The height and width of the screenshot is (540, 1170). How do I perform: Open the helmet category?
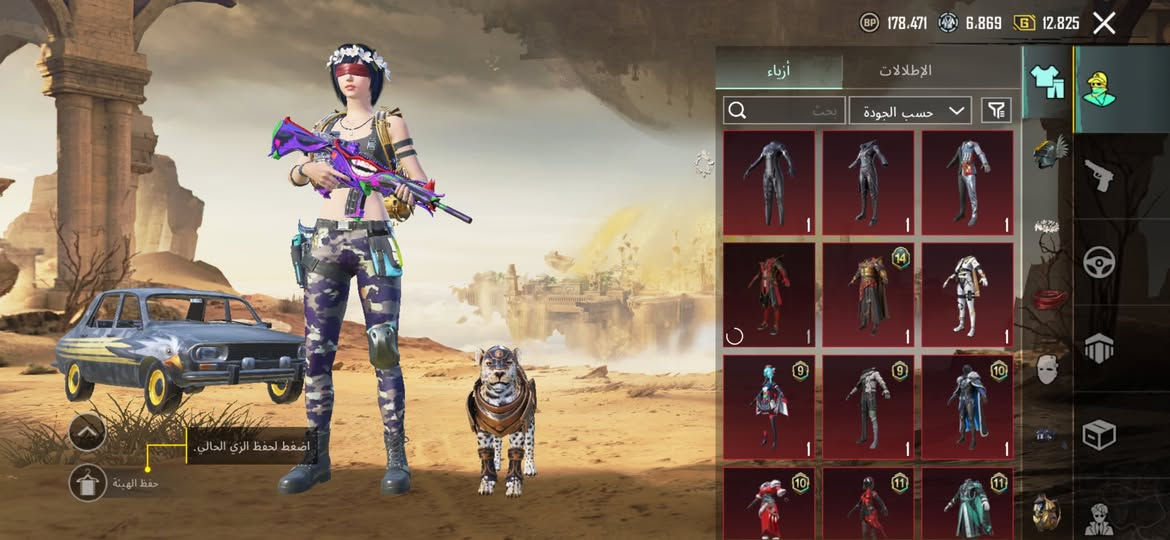click(1047, 153)
